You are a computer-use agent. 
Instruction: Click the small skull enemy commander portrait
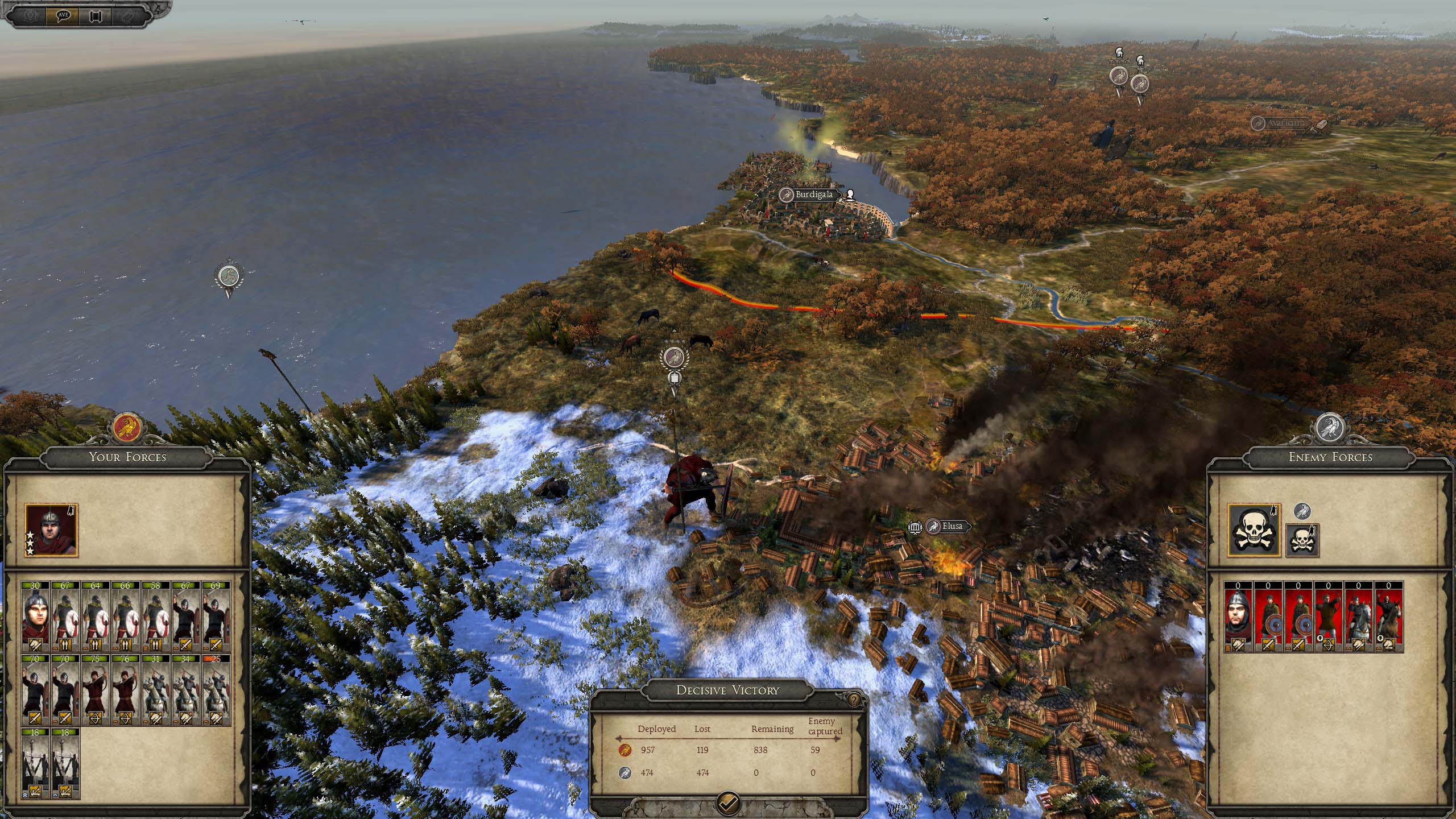1302,540
